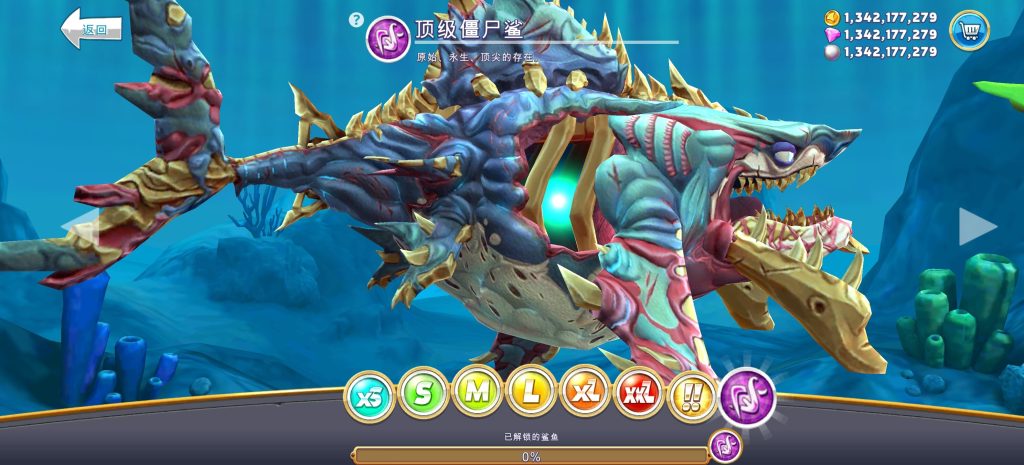Show the next shark with right arrow

pyautogui.click(x=976, y=226)
